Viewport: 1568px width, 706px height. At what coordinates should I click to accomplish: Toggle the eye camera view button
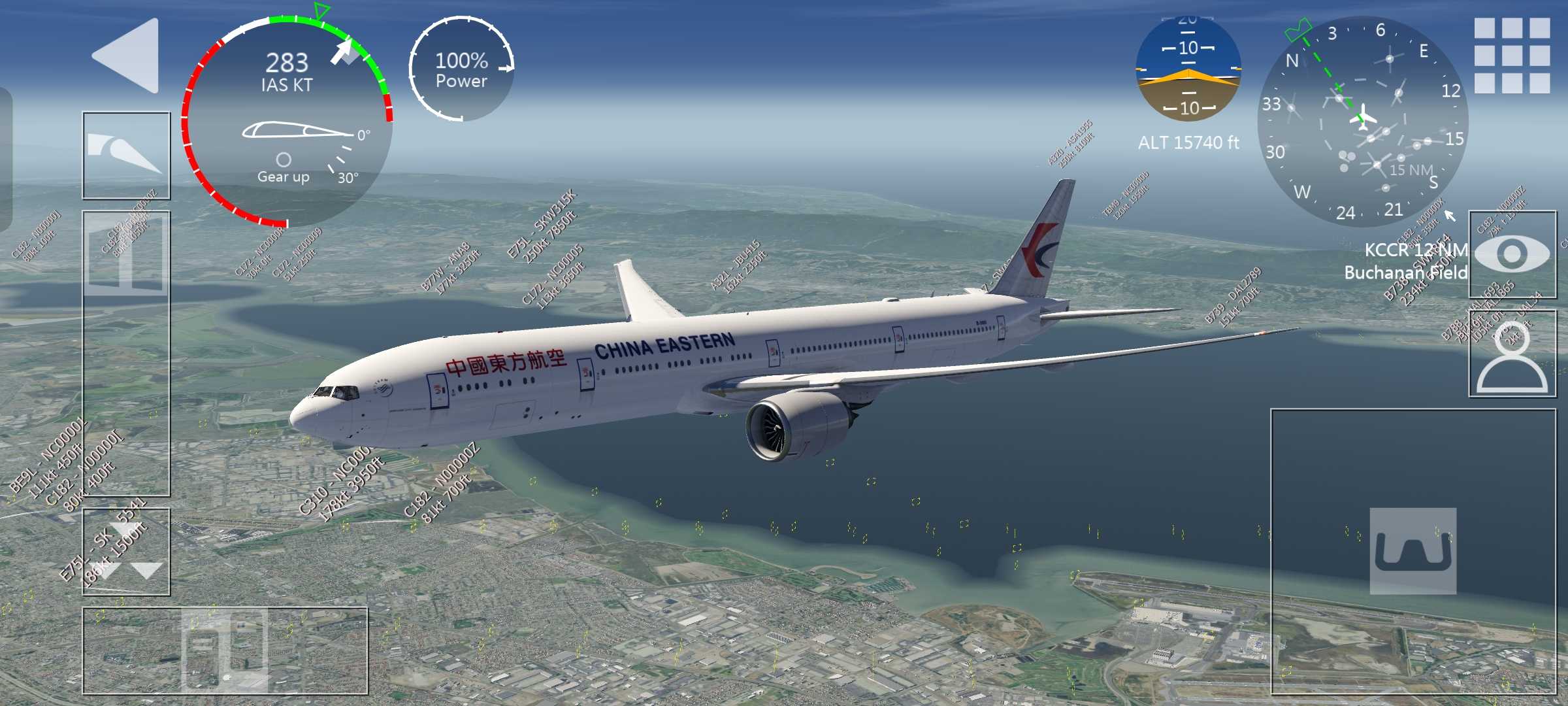tap(1512, 254)
